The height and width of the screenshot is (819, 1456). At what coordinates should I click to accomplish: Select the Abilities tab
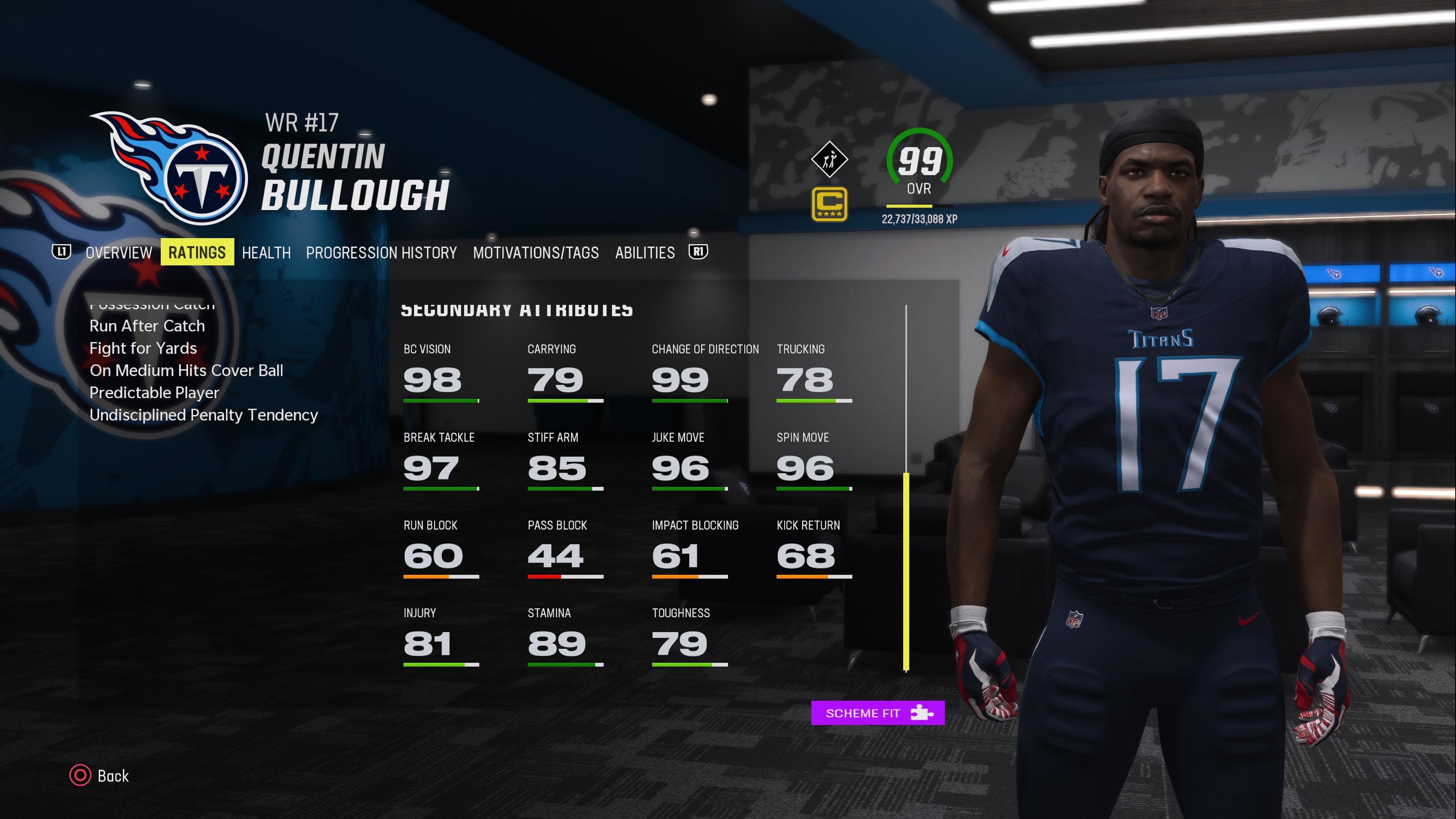pyautogui.click(x=644, y=253)
